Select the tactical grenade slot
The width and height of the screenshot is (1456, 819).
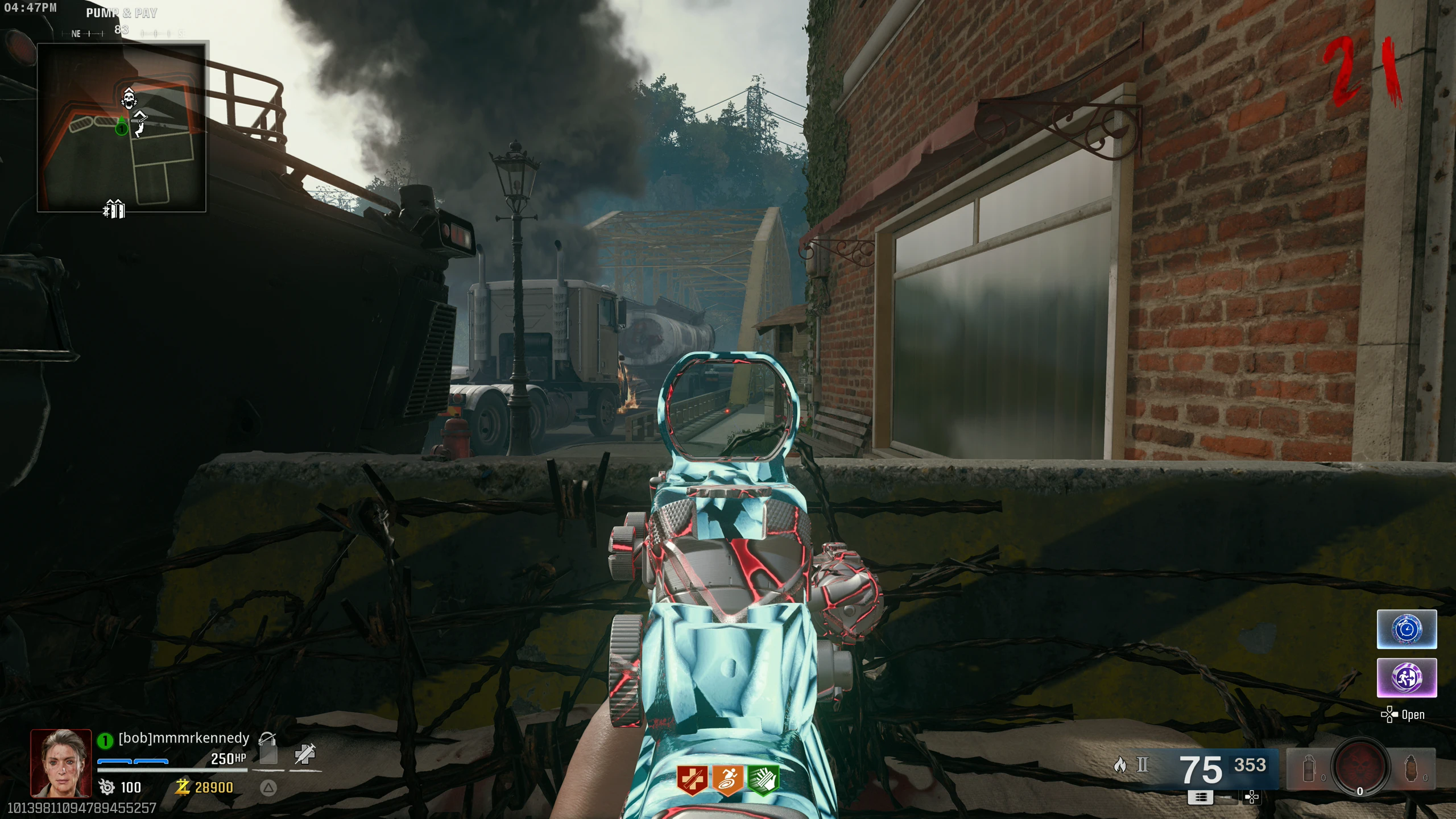click(1309, 769)
